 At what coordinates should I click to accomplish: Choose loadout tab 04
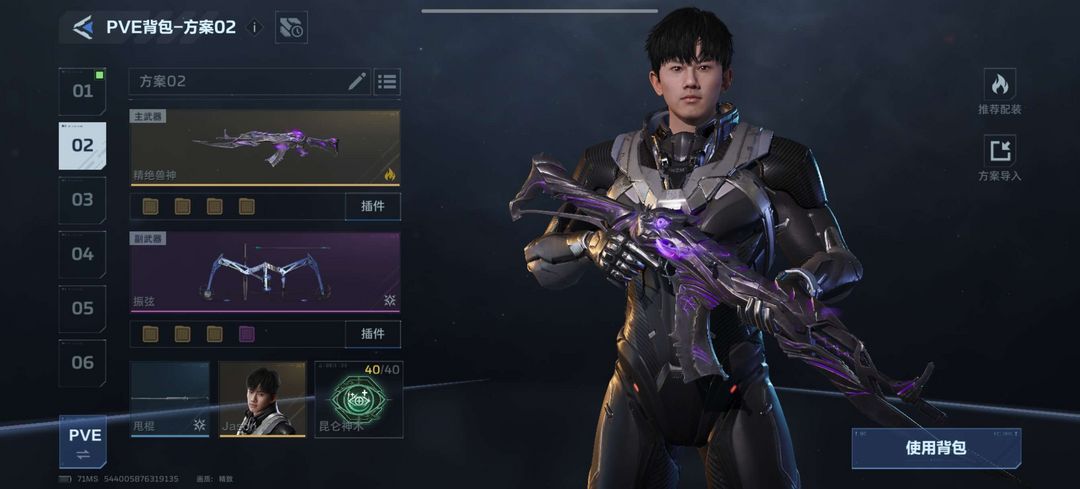(x=82, y=254)
